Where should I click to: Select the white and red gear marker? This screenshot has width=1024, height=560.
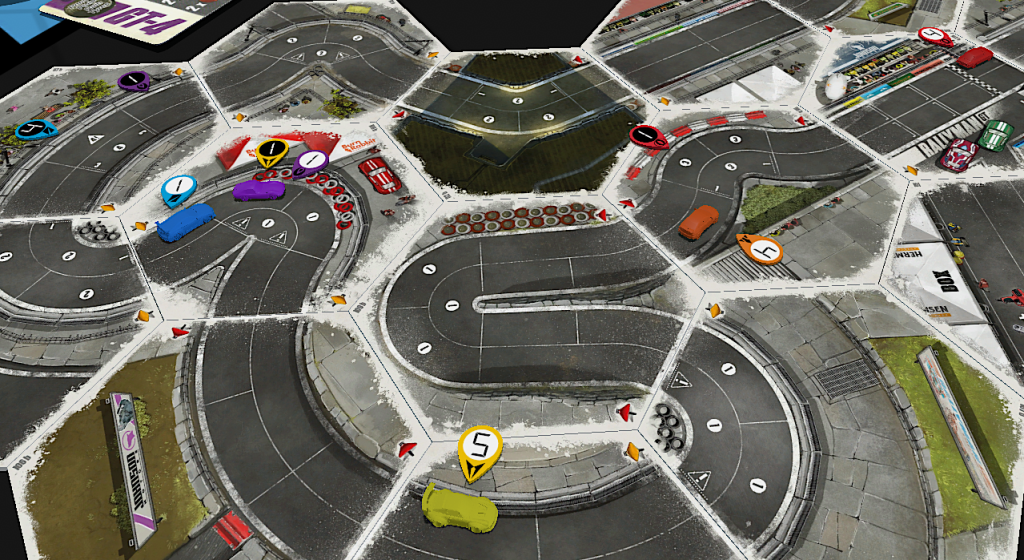pos(934,36)
